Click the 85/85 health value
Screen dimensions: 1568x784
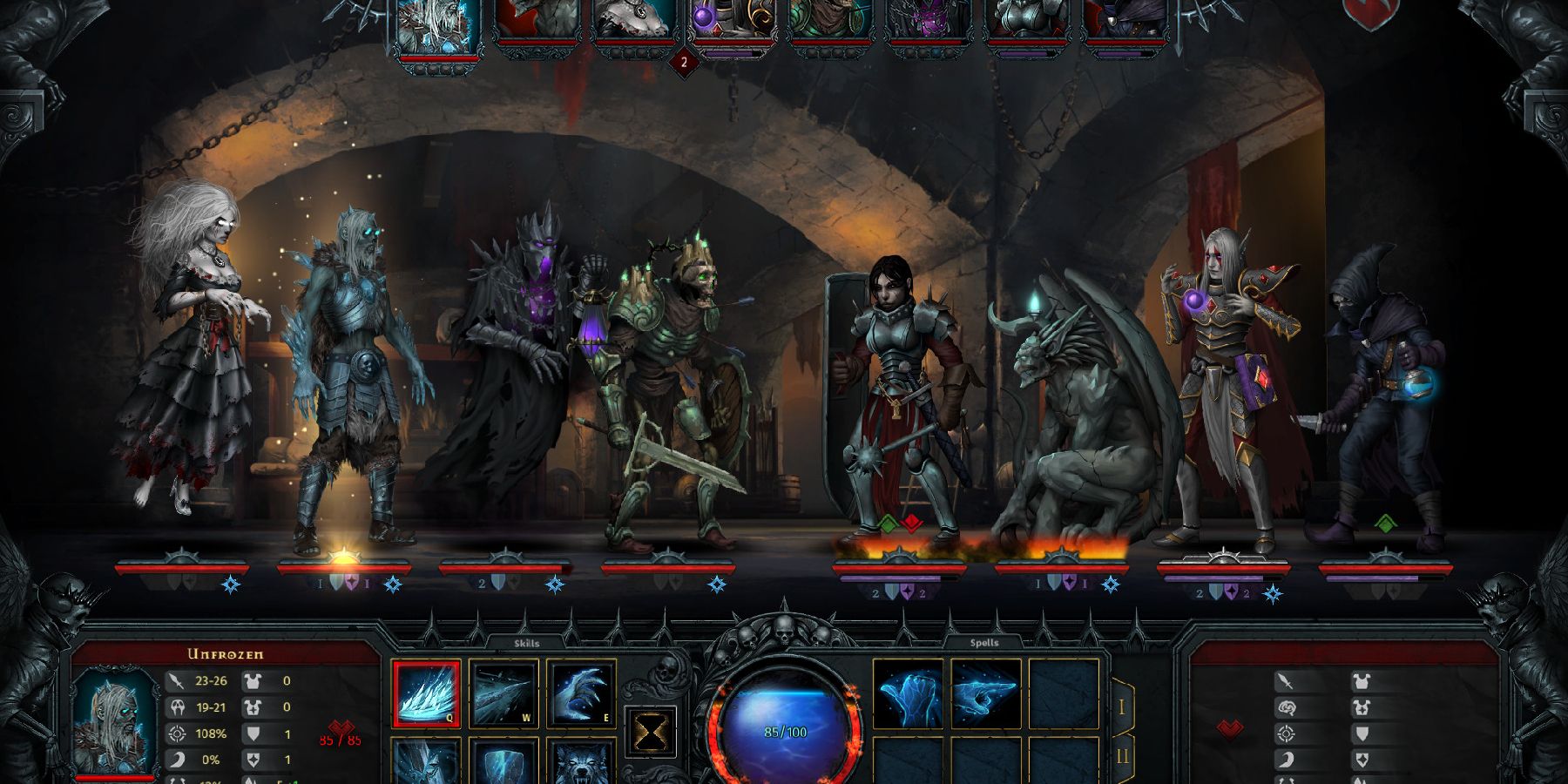click(x=339, y=740)
